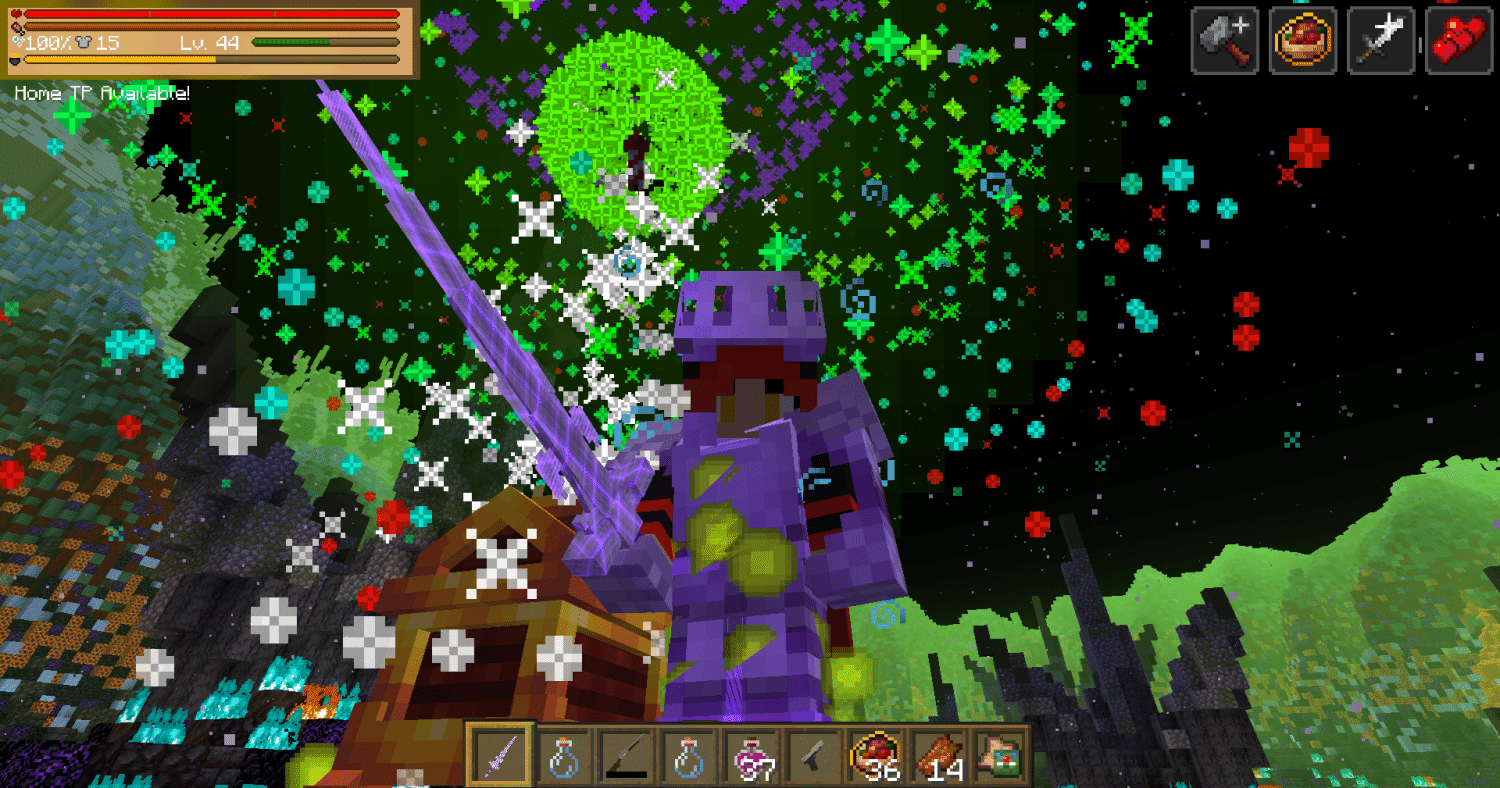
Task: Select the shotgun hotbar slot
Action: tap(625, 755)
